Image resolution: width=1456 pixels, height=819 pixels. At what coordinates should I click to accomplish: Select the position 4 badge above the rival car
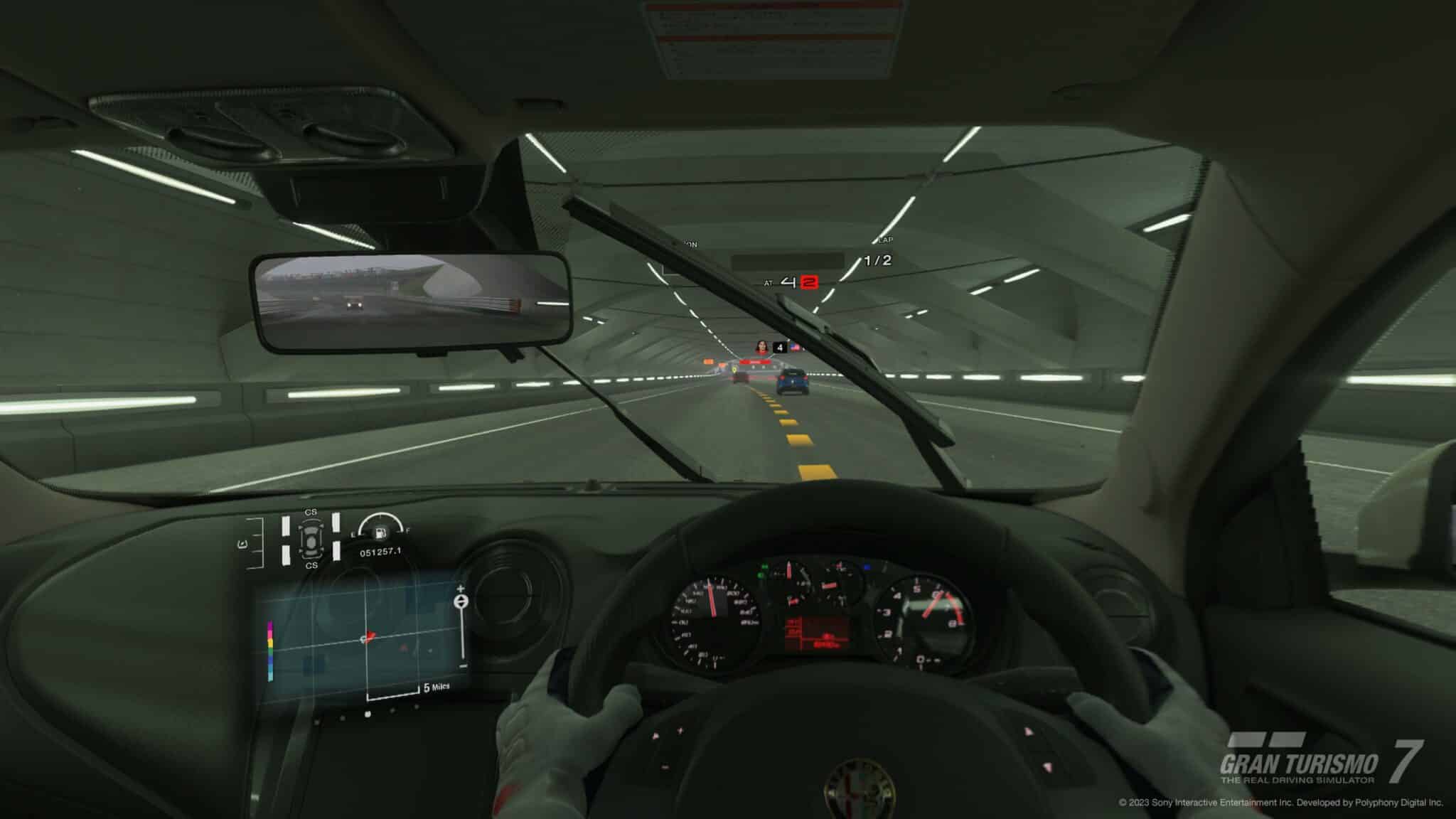click(780, 348)
